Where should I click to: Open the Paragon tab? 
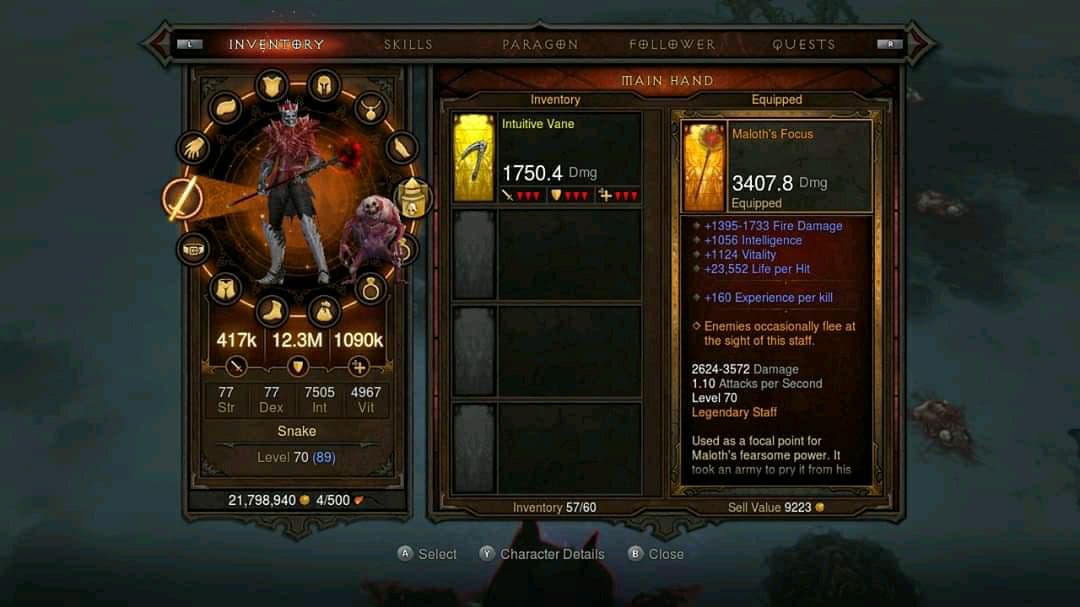point(540,45)
